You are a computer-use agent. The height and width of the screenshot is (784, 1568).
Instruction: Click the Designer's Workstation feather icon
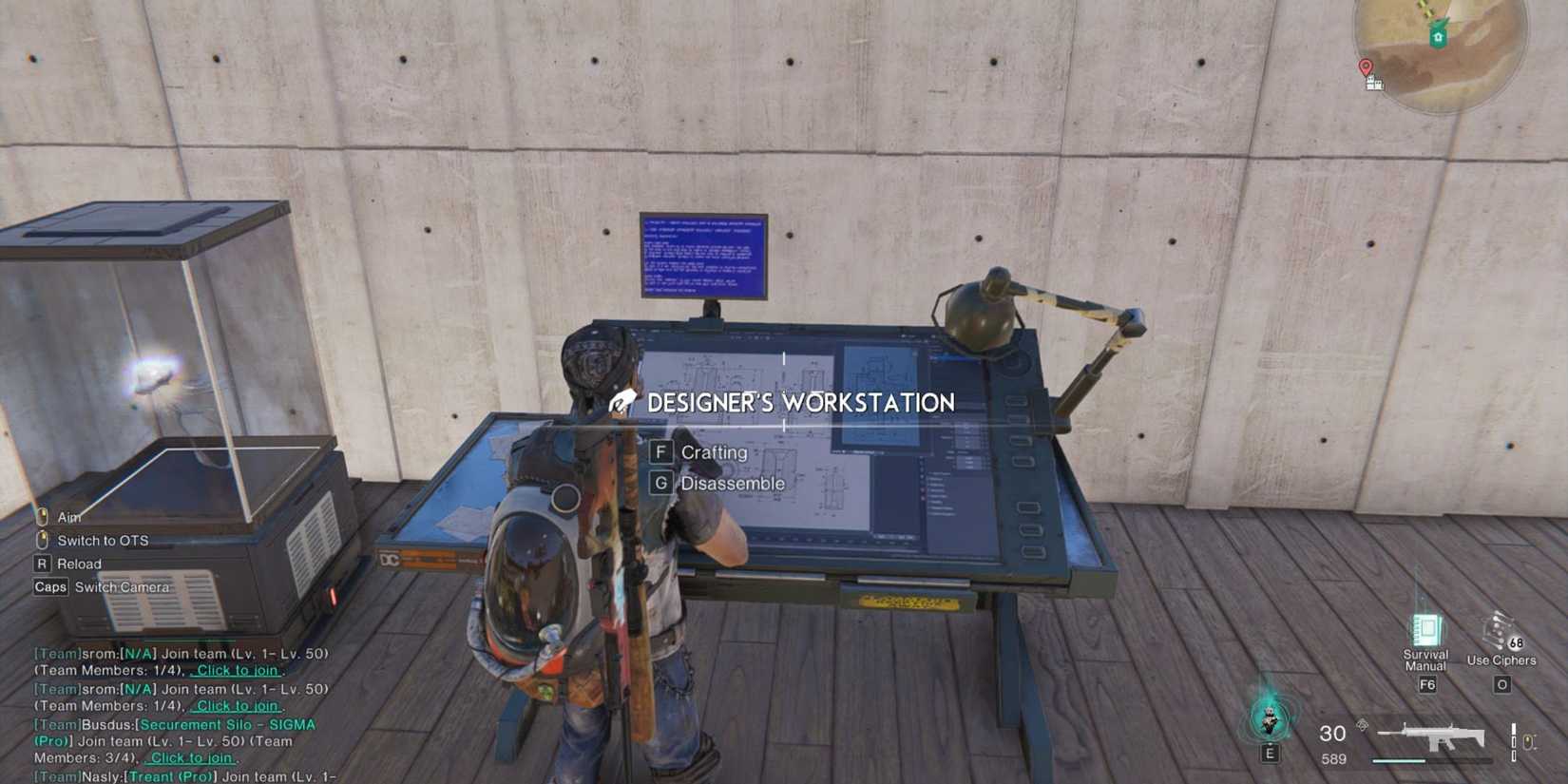[622, 402]
